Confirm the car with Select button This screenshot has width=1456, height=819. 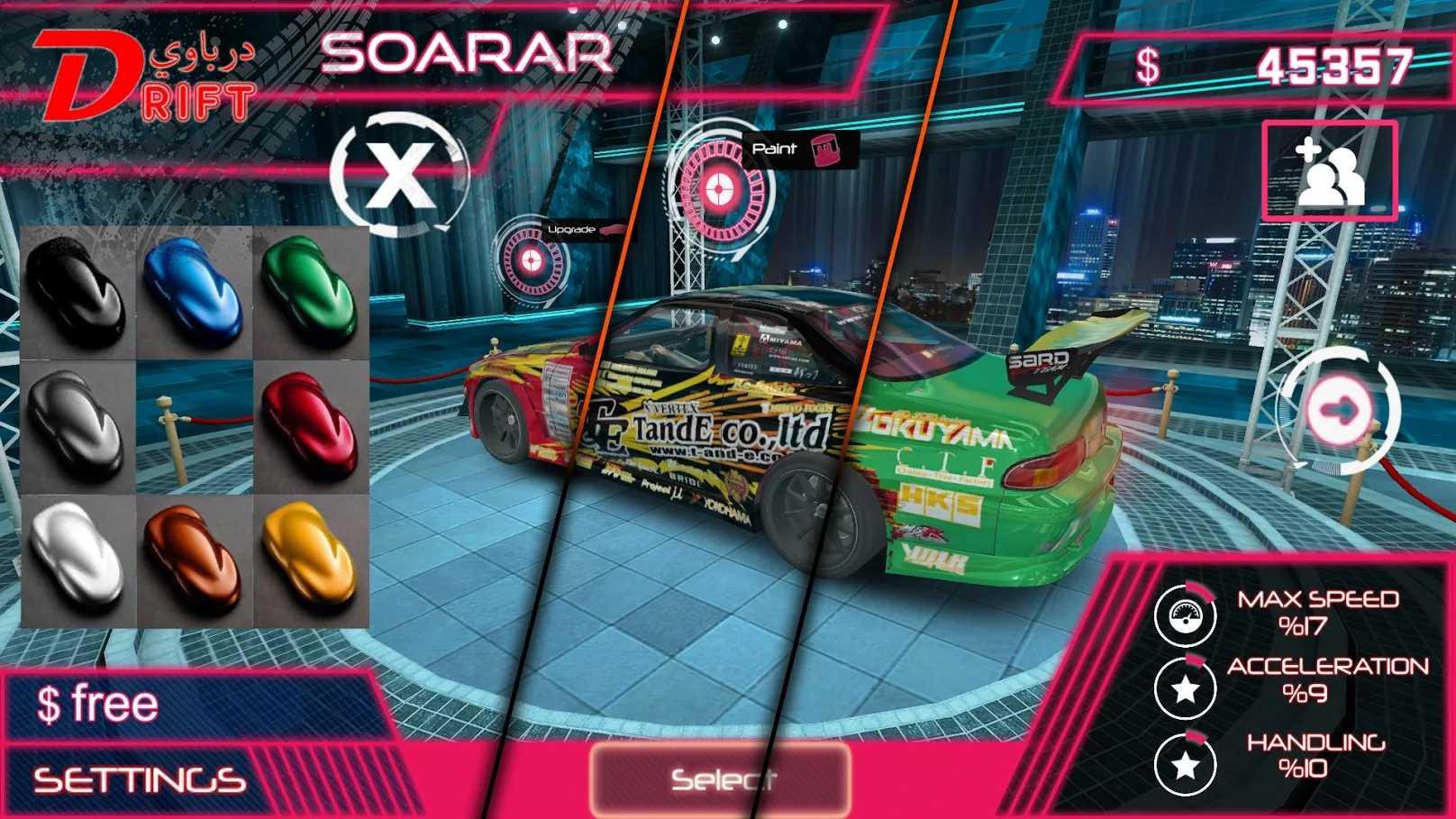pos(721,778)
